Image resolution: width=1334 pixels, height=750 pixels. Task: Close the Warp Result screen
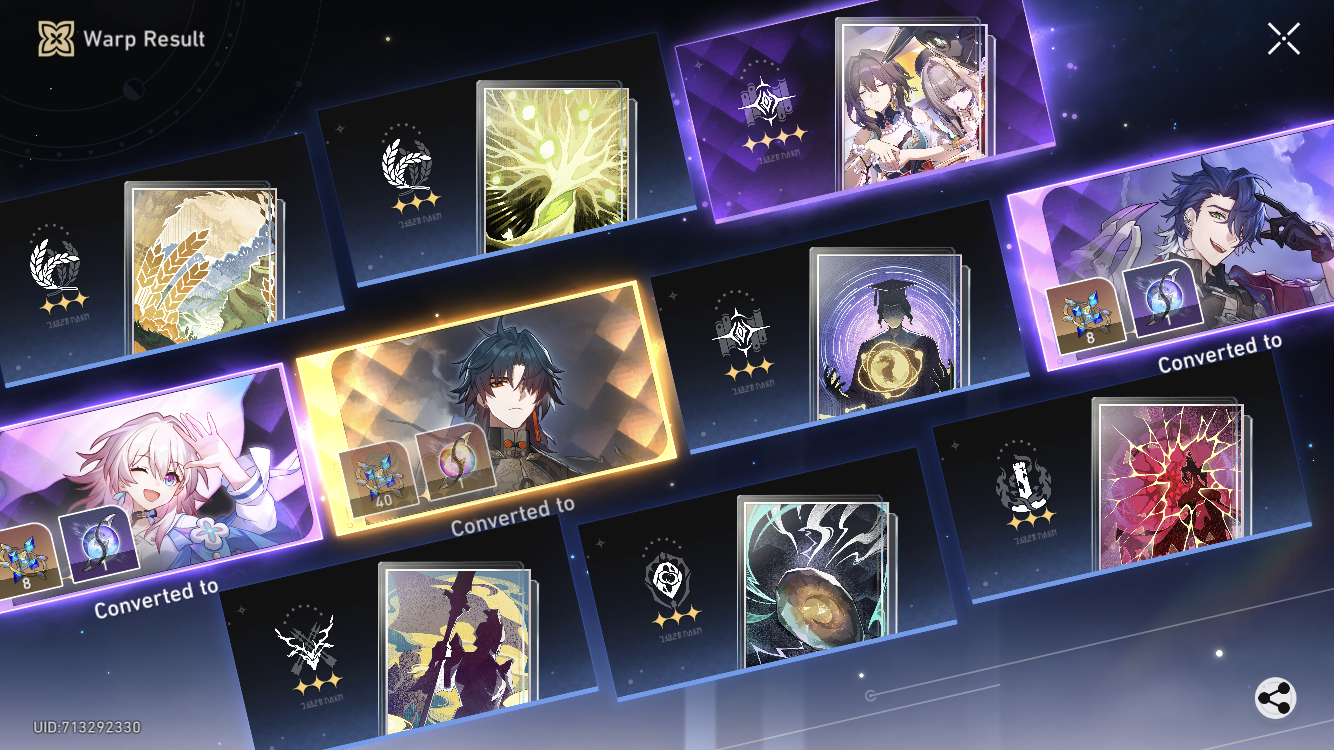pyautogui.click(x=1282, y=40)
